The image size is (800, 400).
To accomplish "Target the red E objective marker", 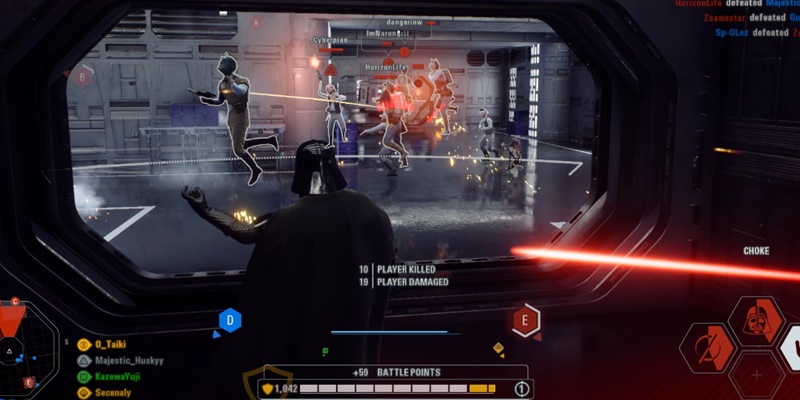I will pos(526,320).
